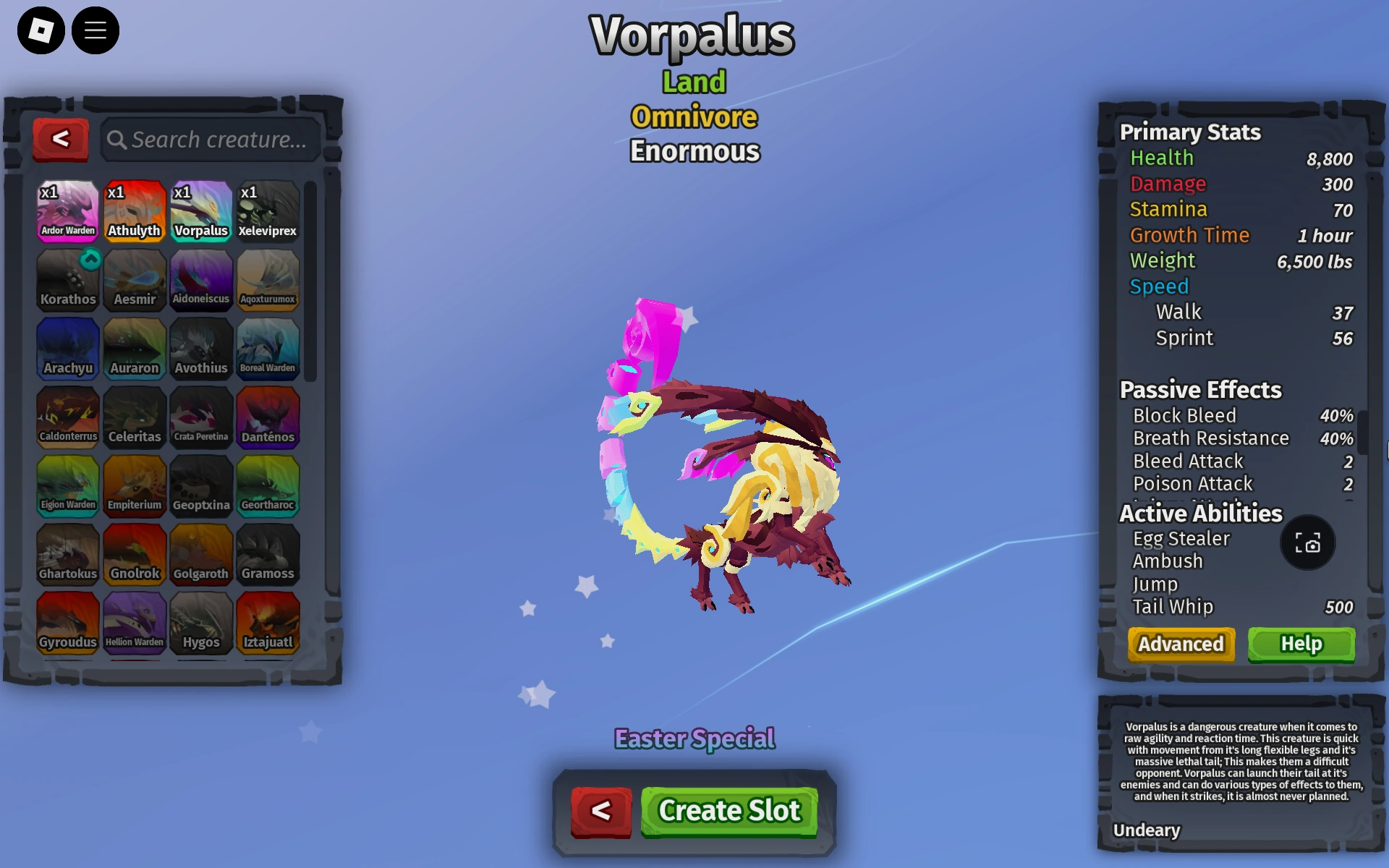Select the Iztajuatl creature icon

point(268,623)
